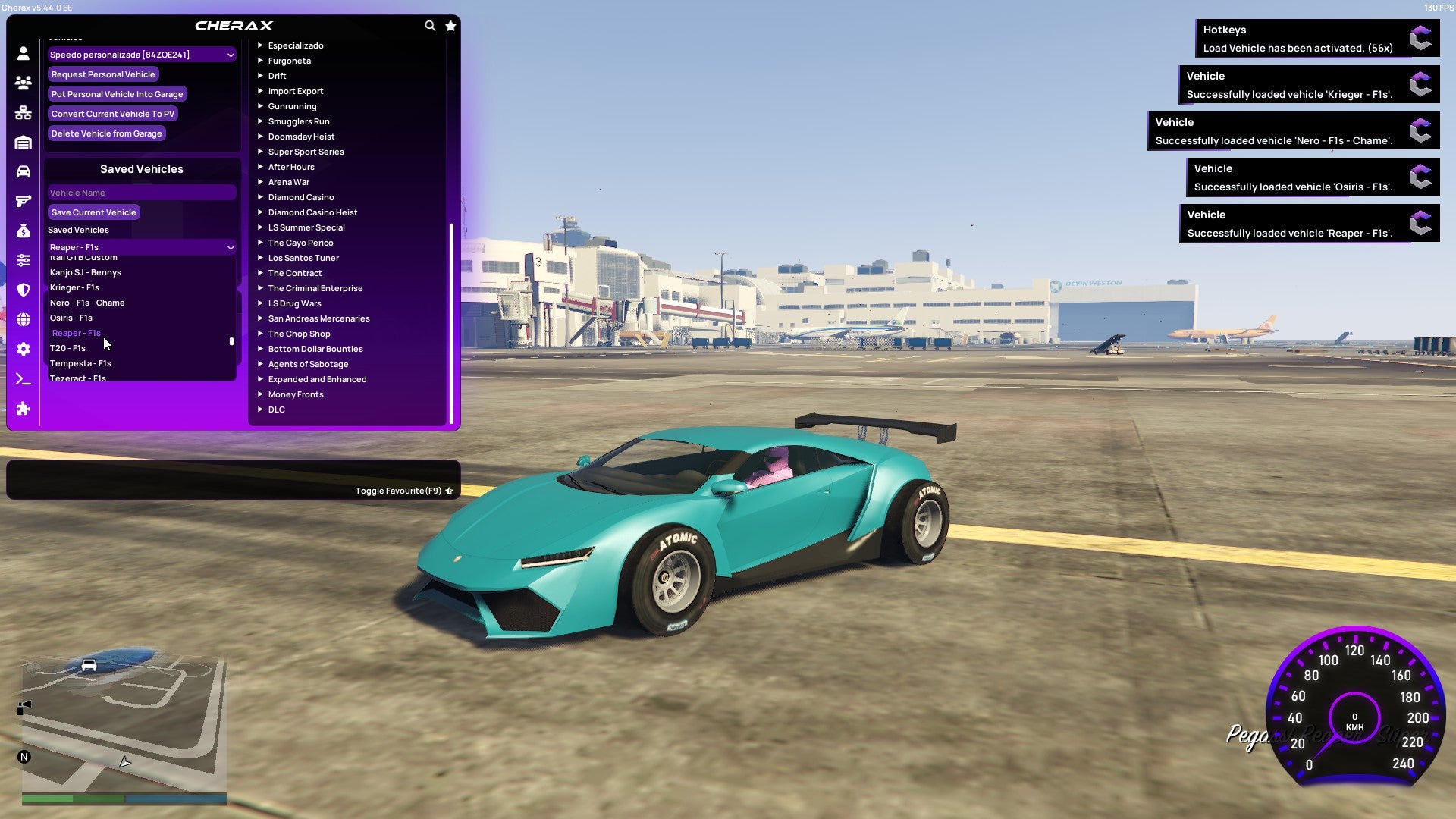Select the Online Players group icon

23,83
